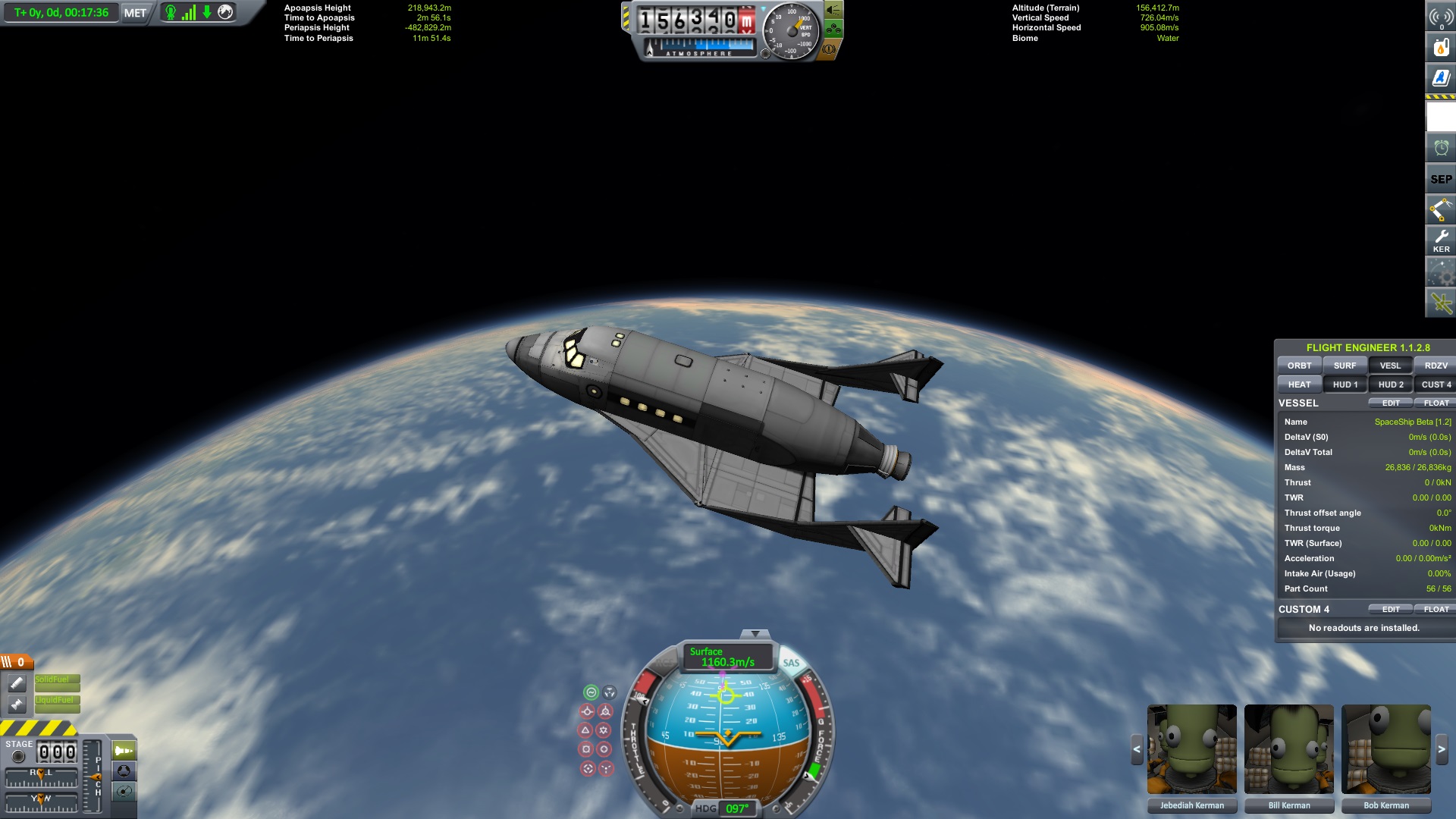Open the SURF readout tab
1456x819 pixels.
pos(1345,366)
